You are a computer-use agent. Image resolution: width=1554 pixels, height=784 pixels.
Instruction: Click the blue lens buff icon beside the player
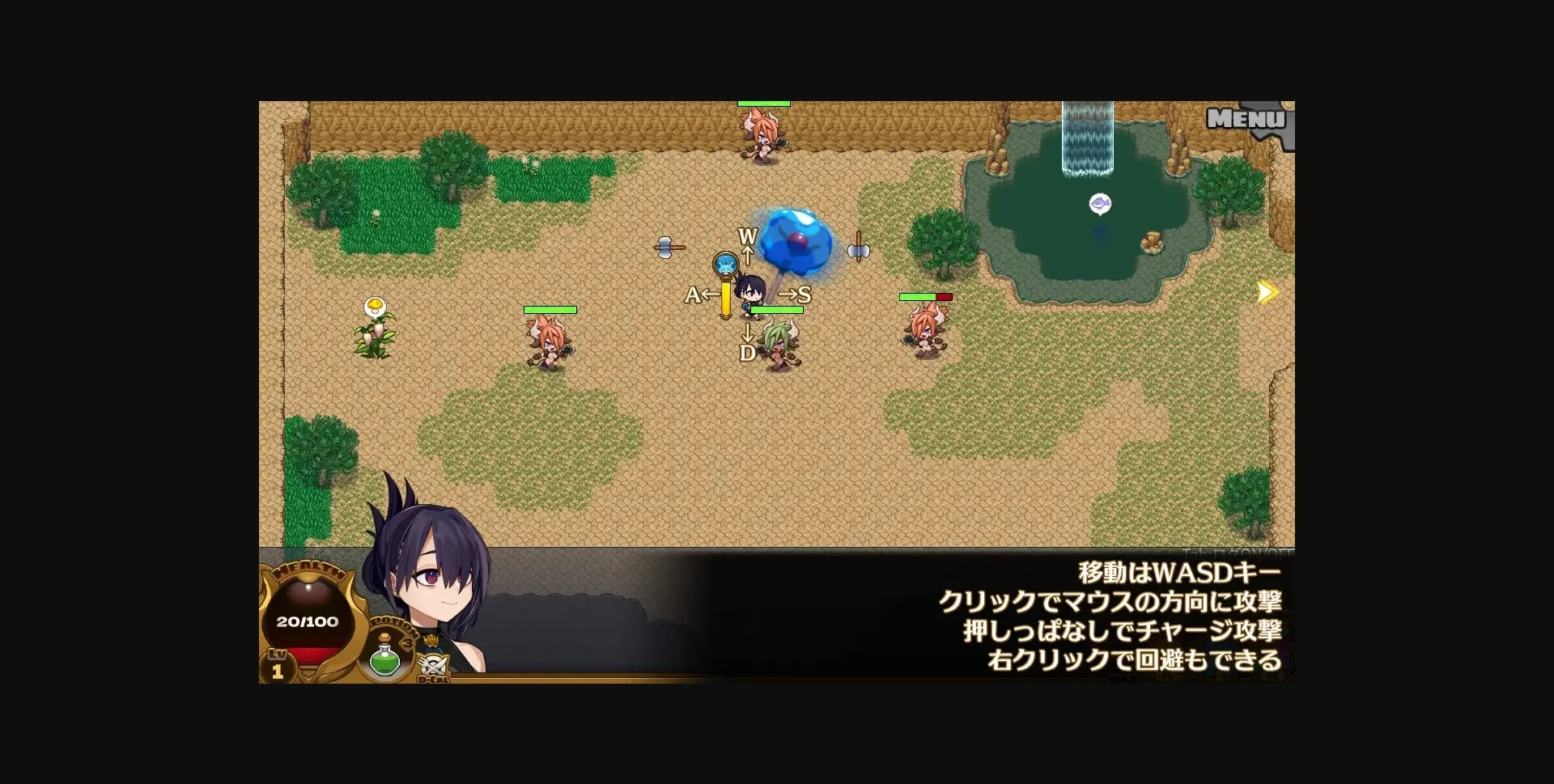(x=724, y=261)
